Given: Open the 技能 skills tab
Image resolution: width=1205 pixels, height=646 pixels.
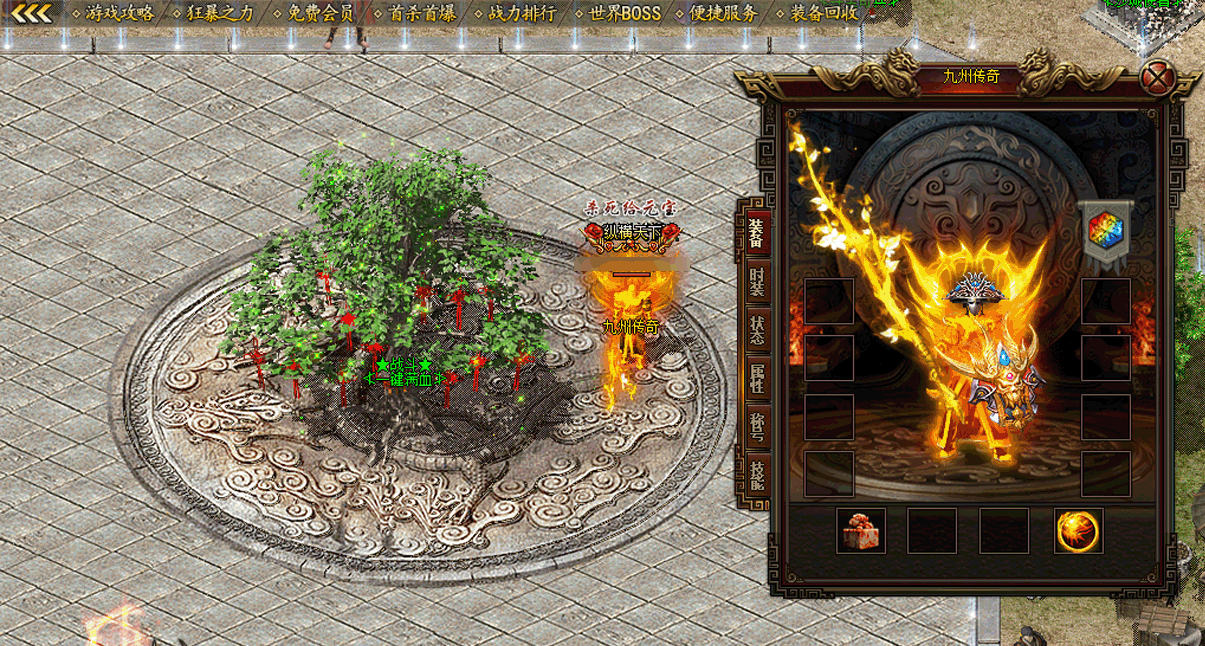Looking at the screenshot, I should click(758, 474).
